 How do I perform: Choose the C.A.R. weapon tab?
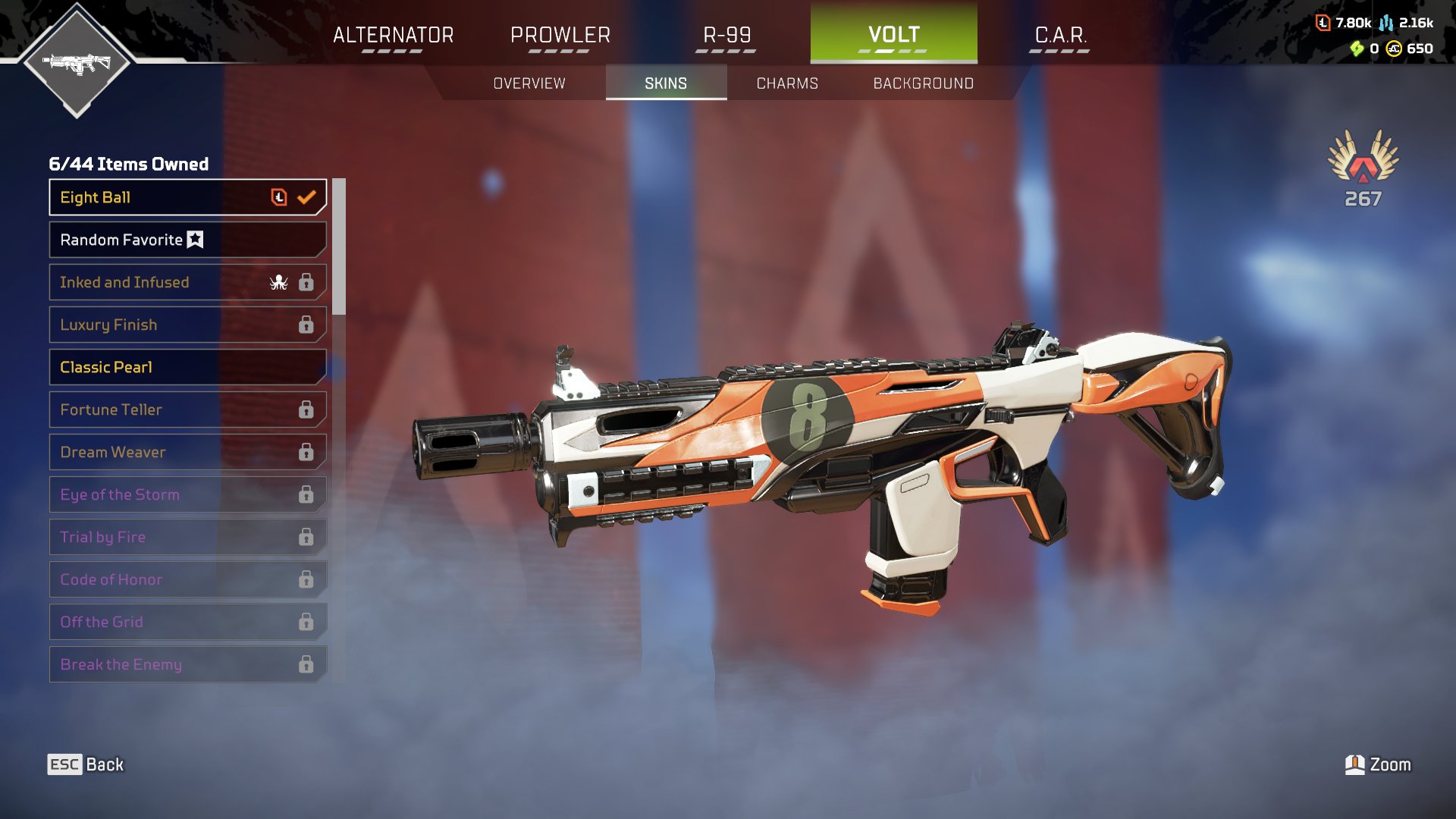point(1060,36)
